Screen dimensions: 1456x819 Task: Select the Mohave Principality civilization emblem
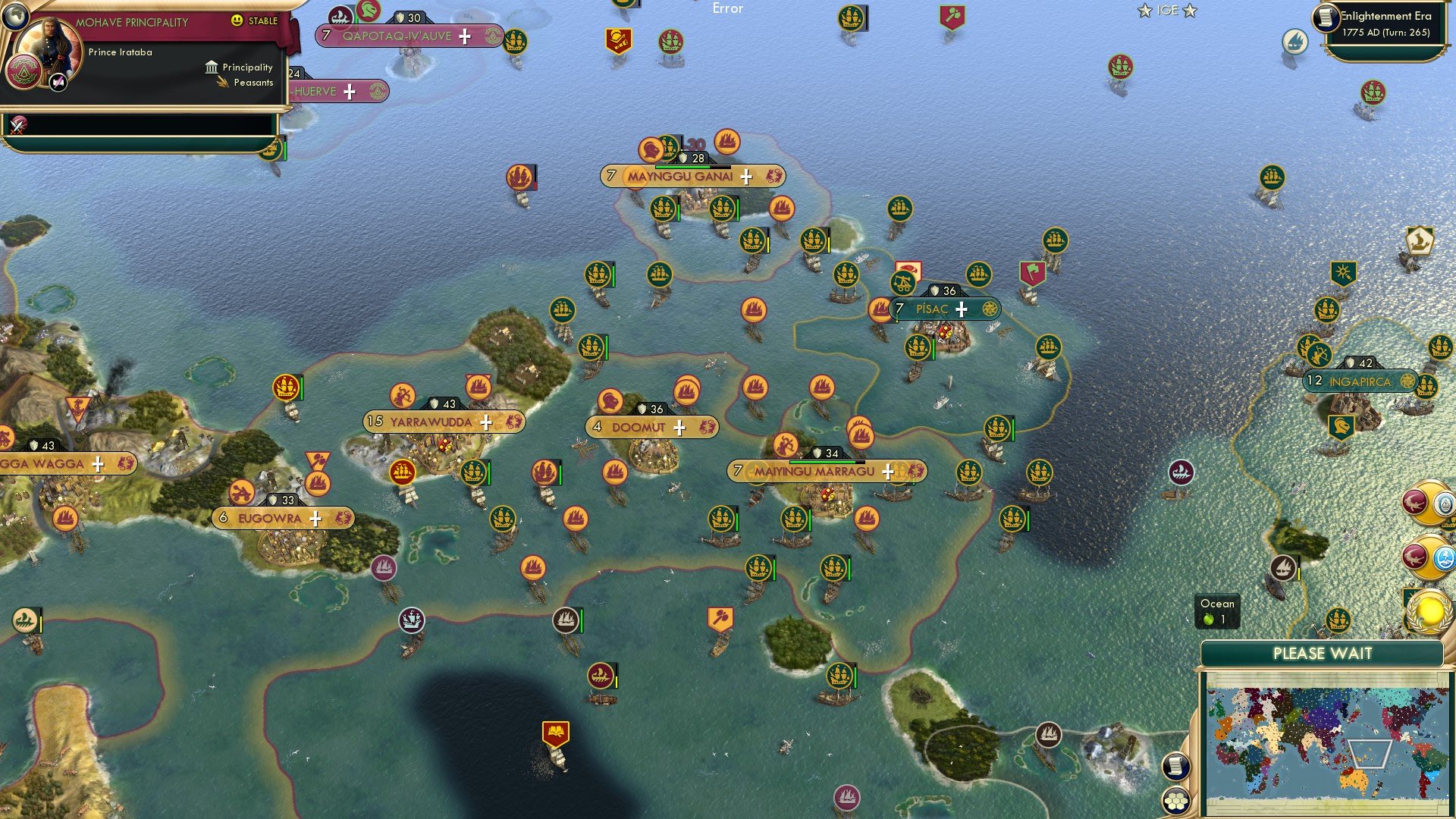tap(24, 69)
